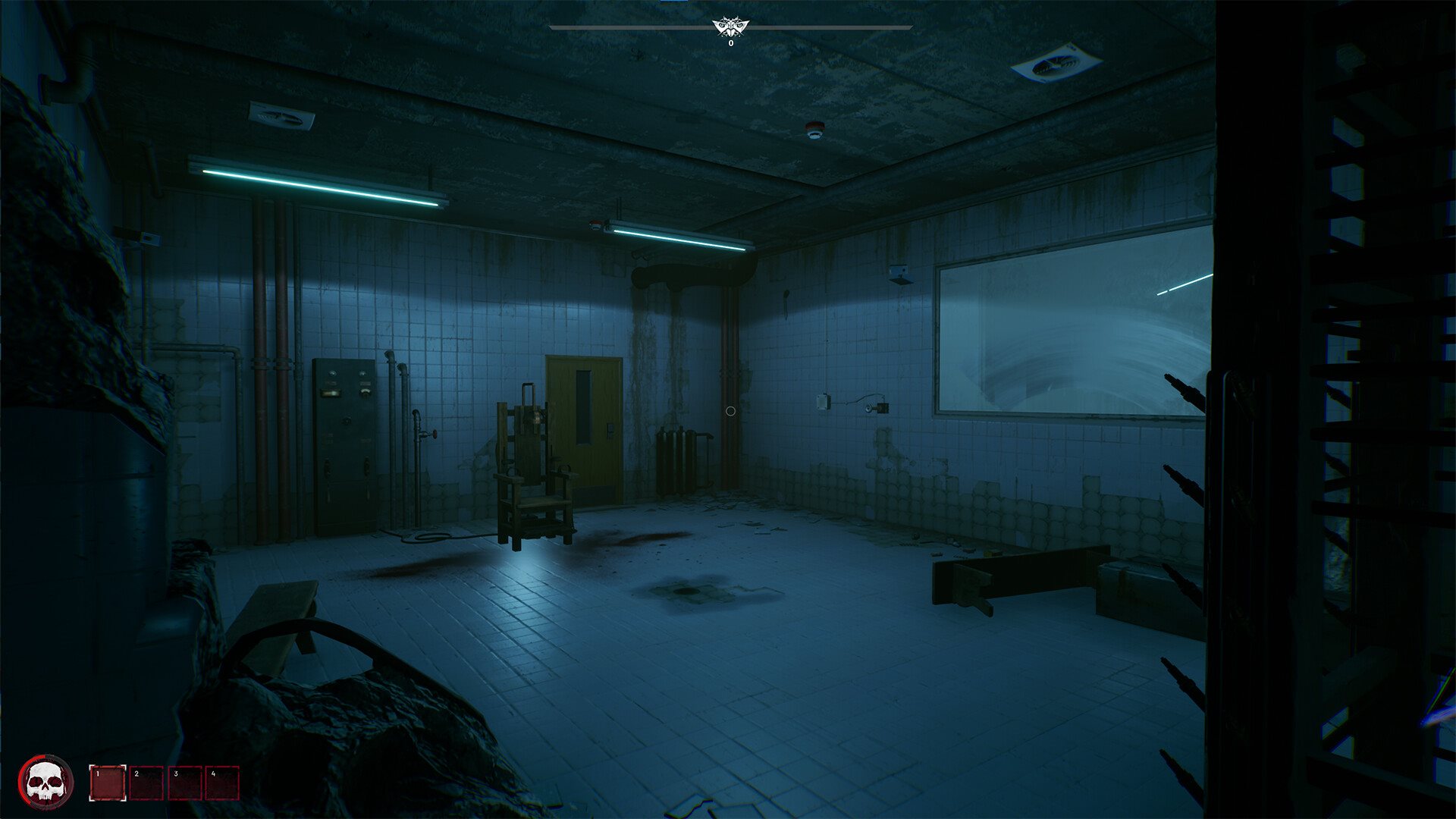
Task: Choose hotbar slot number 2
Action: point(146,783)
